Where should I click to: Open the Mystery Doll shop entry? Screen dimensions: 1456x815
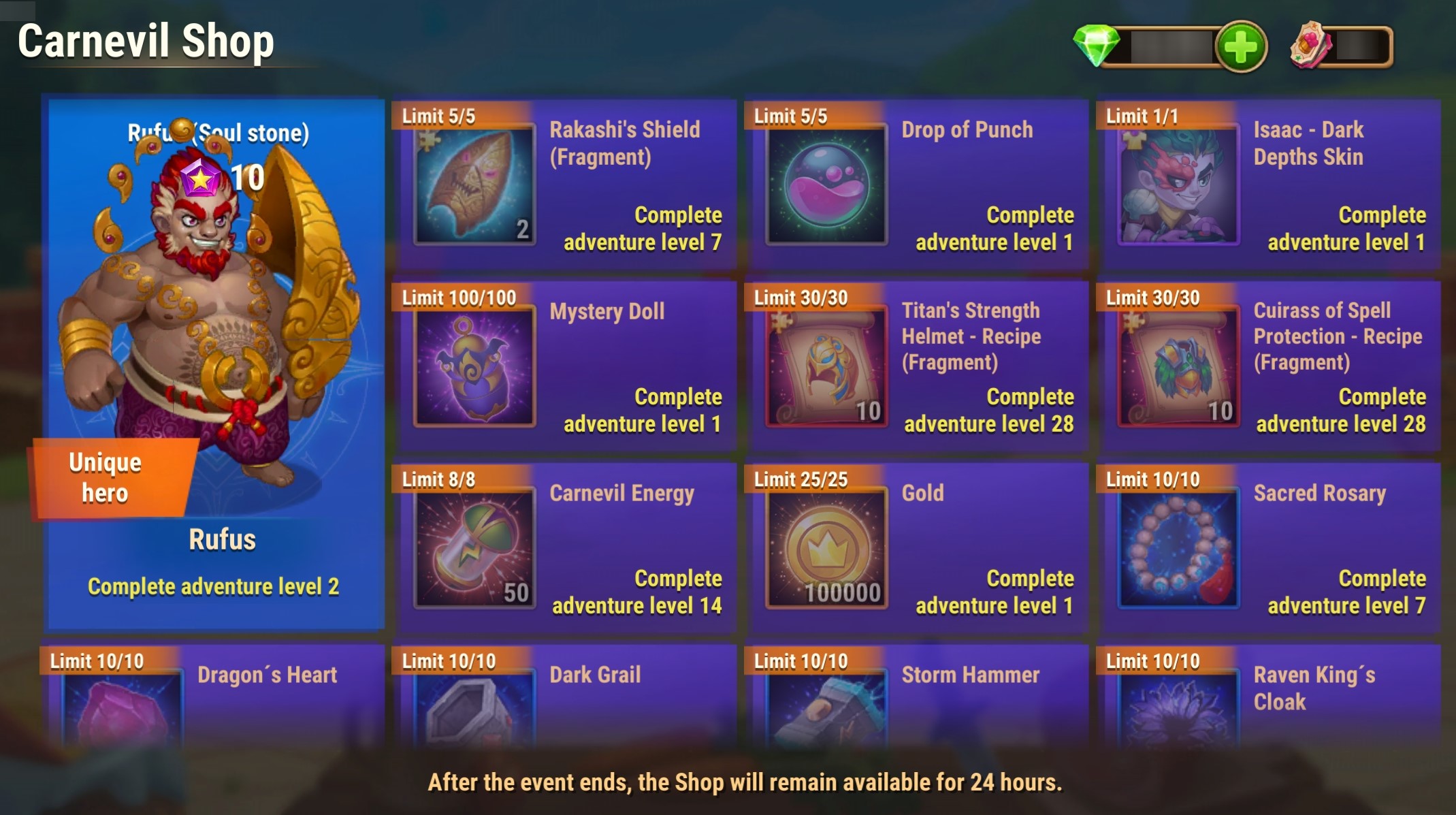(x=565, y=366)
